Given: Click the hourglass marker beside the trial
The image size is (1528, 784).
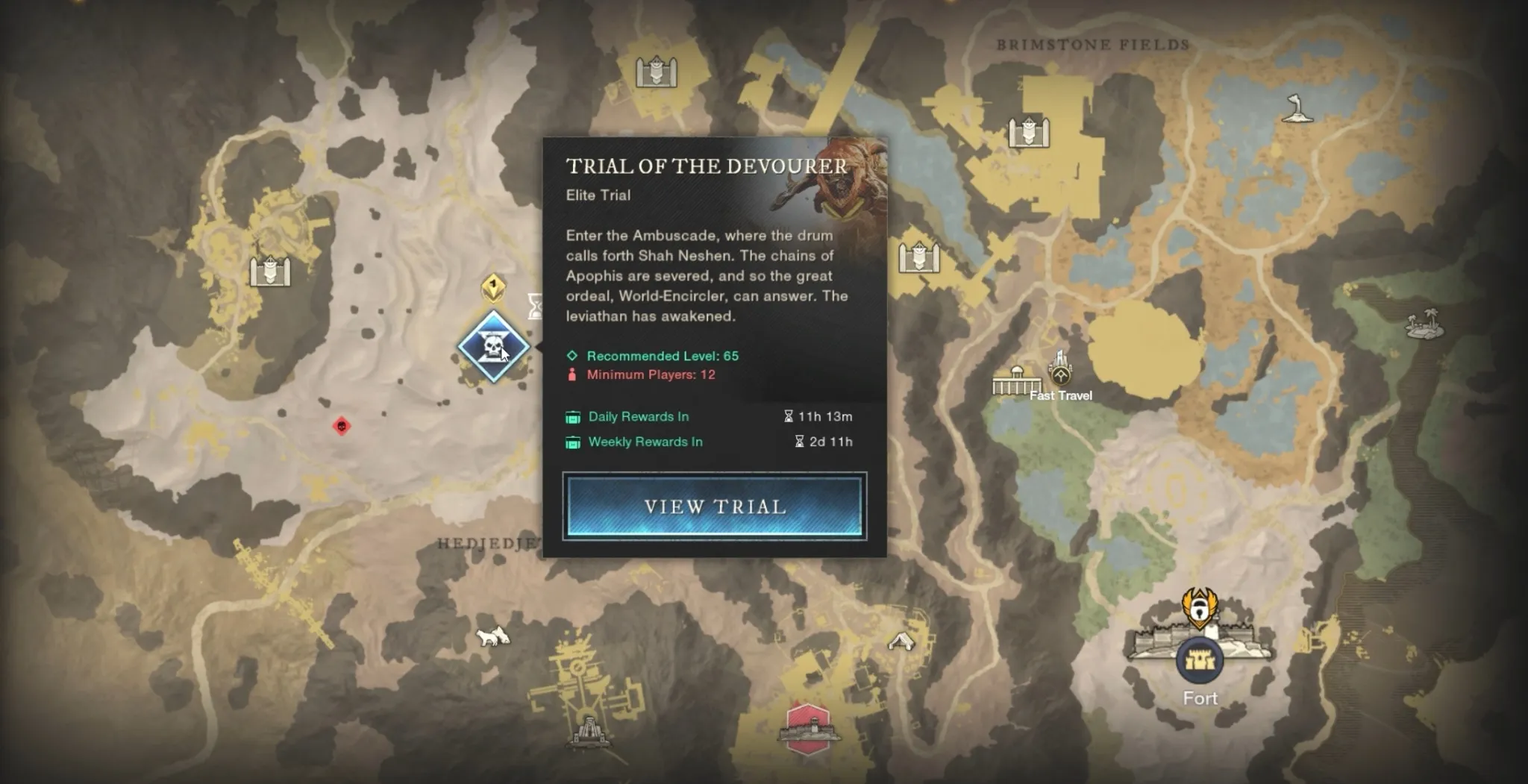Looking at the screenshot, I should point(535,306).
